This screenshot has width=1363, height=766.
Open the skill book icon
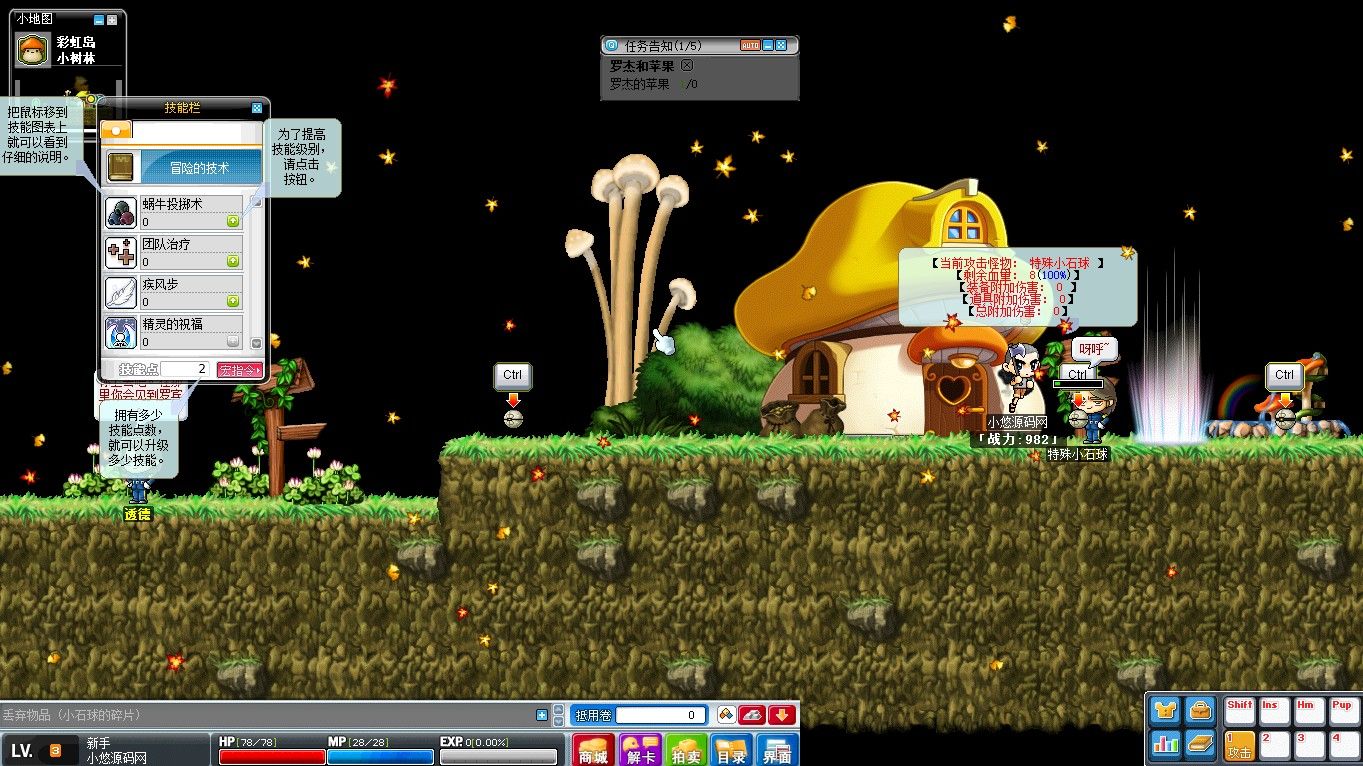(1200, 743)
